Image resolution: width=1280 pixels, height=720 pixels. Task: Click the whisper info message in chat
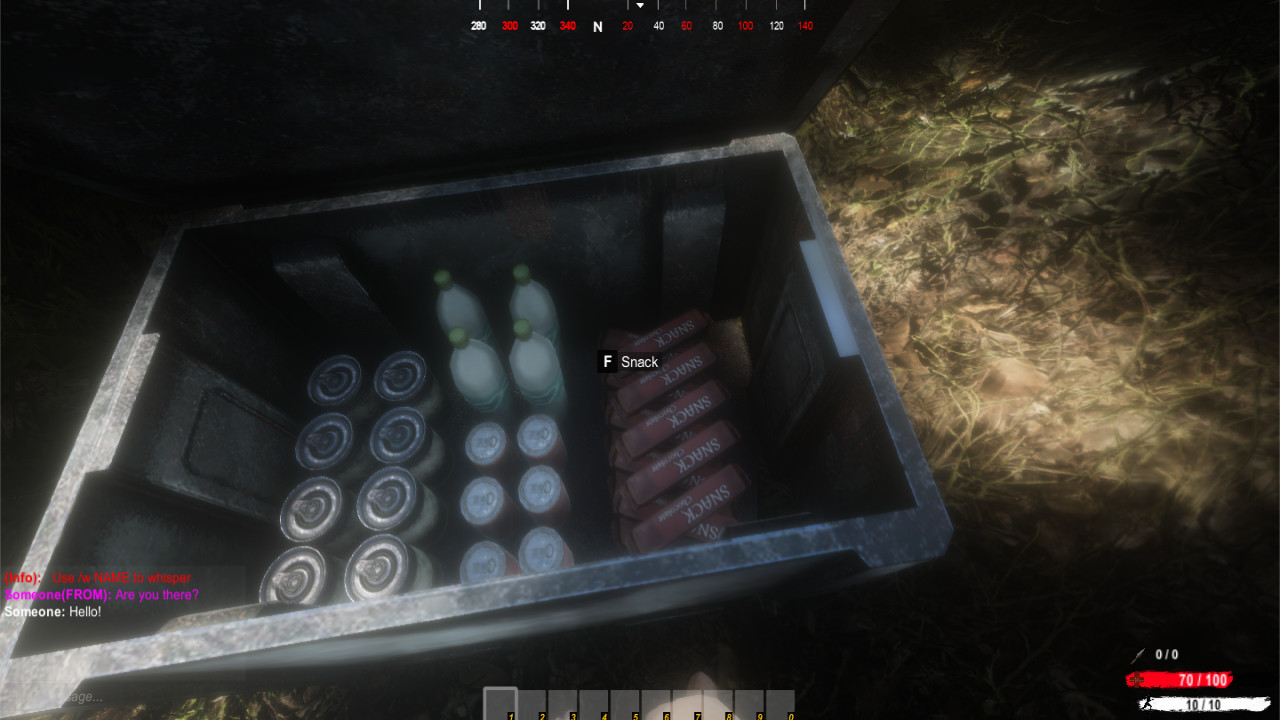(95, 577)
